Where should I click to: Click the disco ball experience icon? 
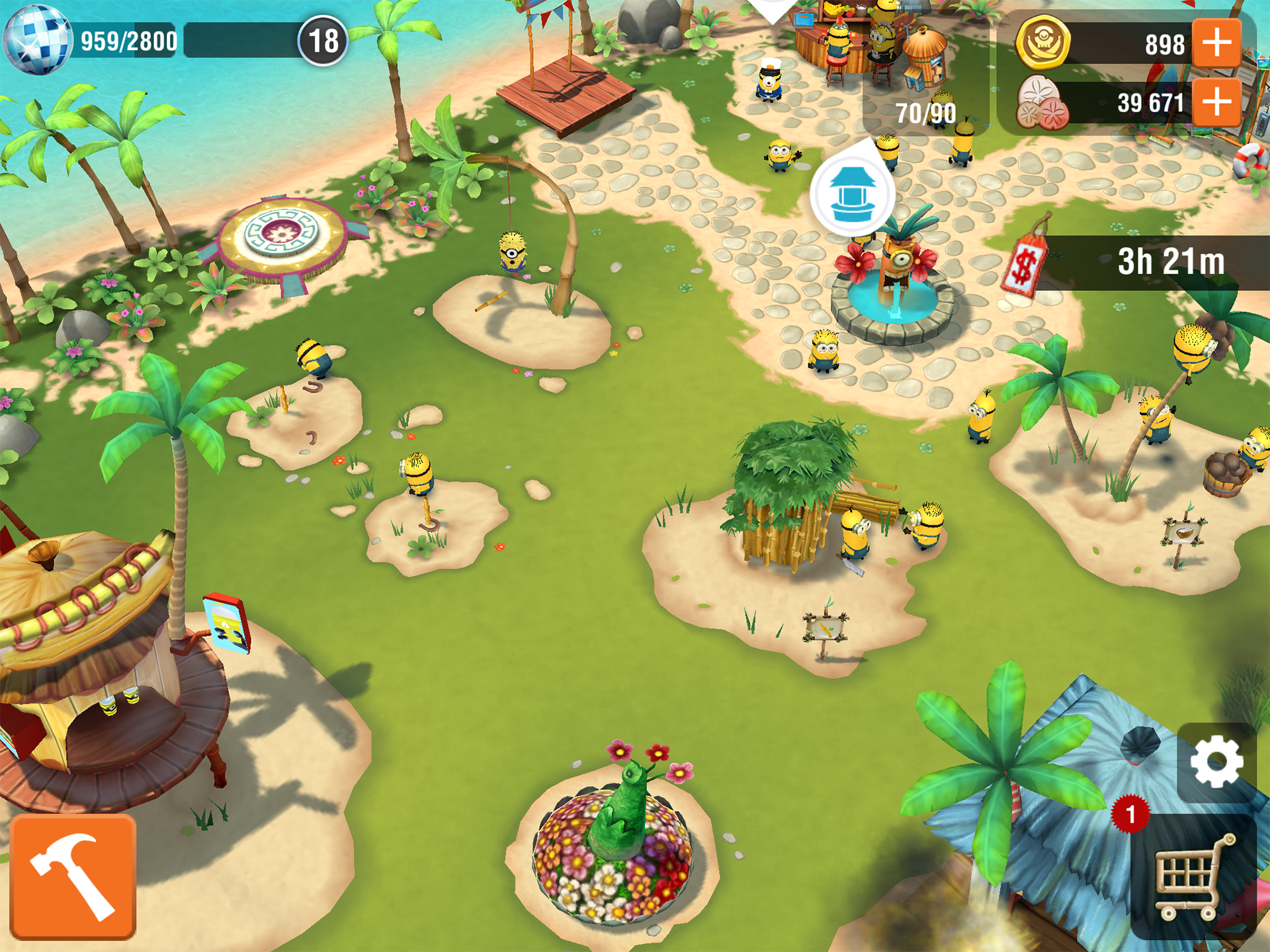pyautogui.click(x=36, y=40)
